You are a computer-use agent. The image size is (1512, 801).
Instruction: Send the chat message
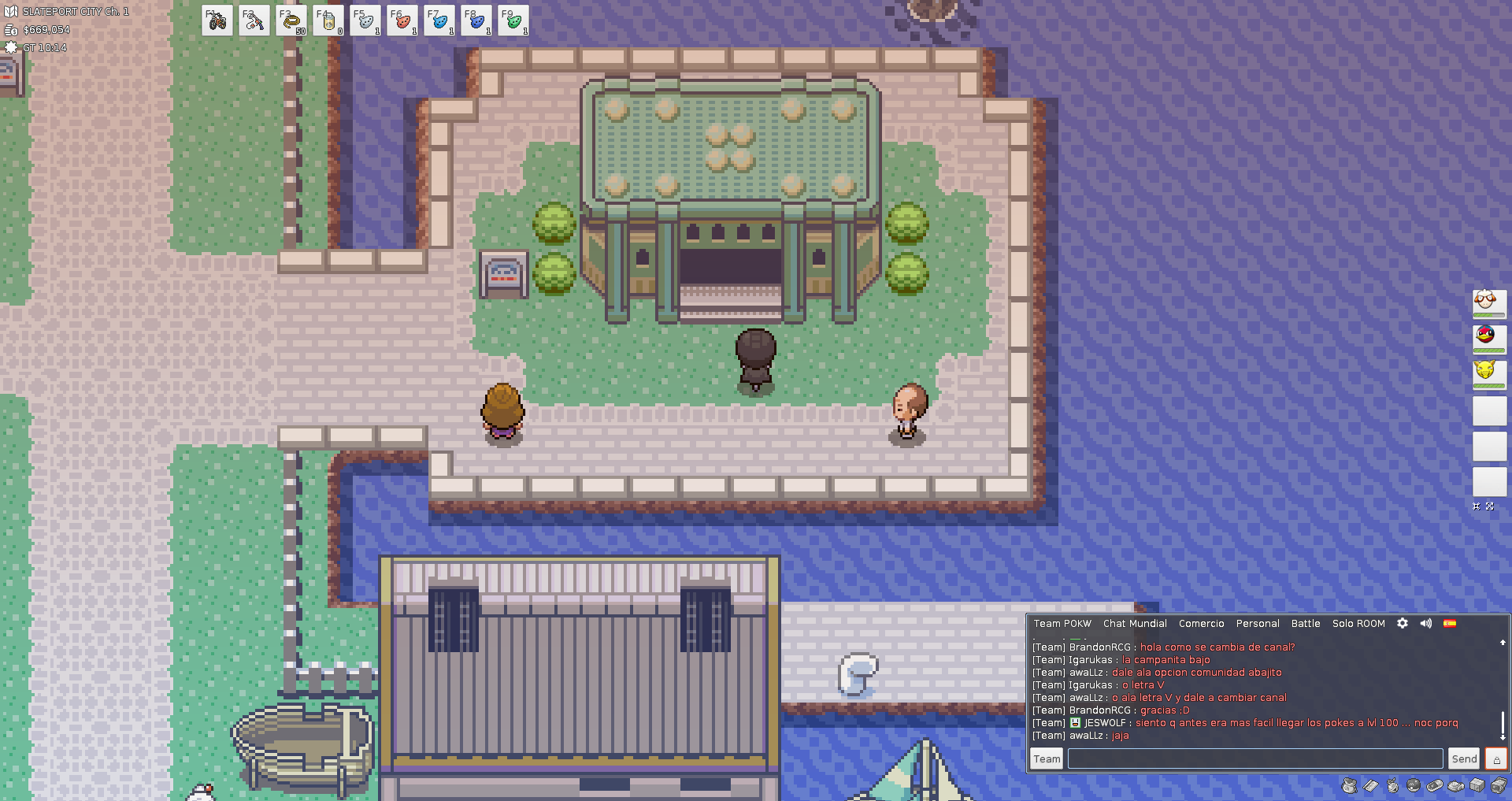click(x=1464, y=758)
